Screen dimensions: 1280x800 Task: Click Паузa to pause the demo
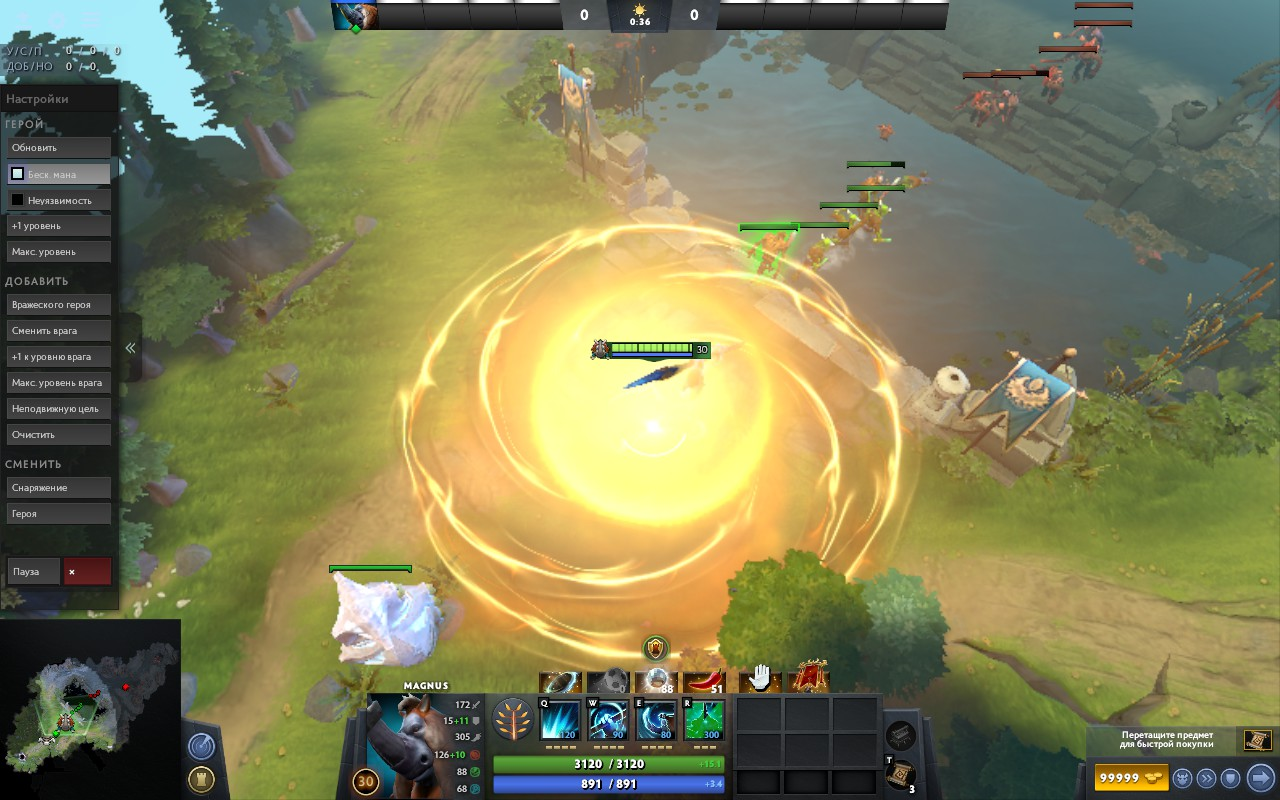click(34, 572)
